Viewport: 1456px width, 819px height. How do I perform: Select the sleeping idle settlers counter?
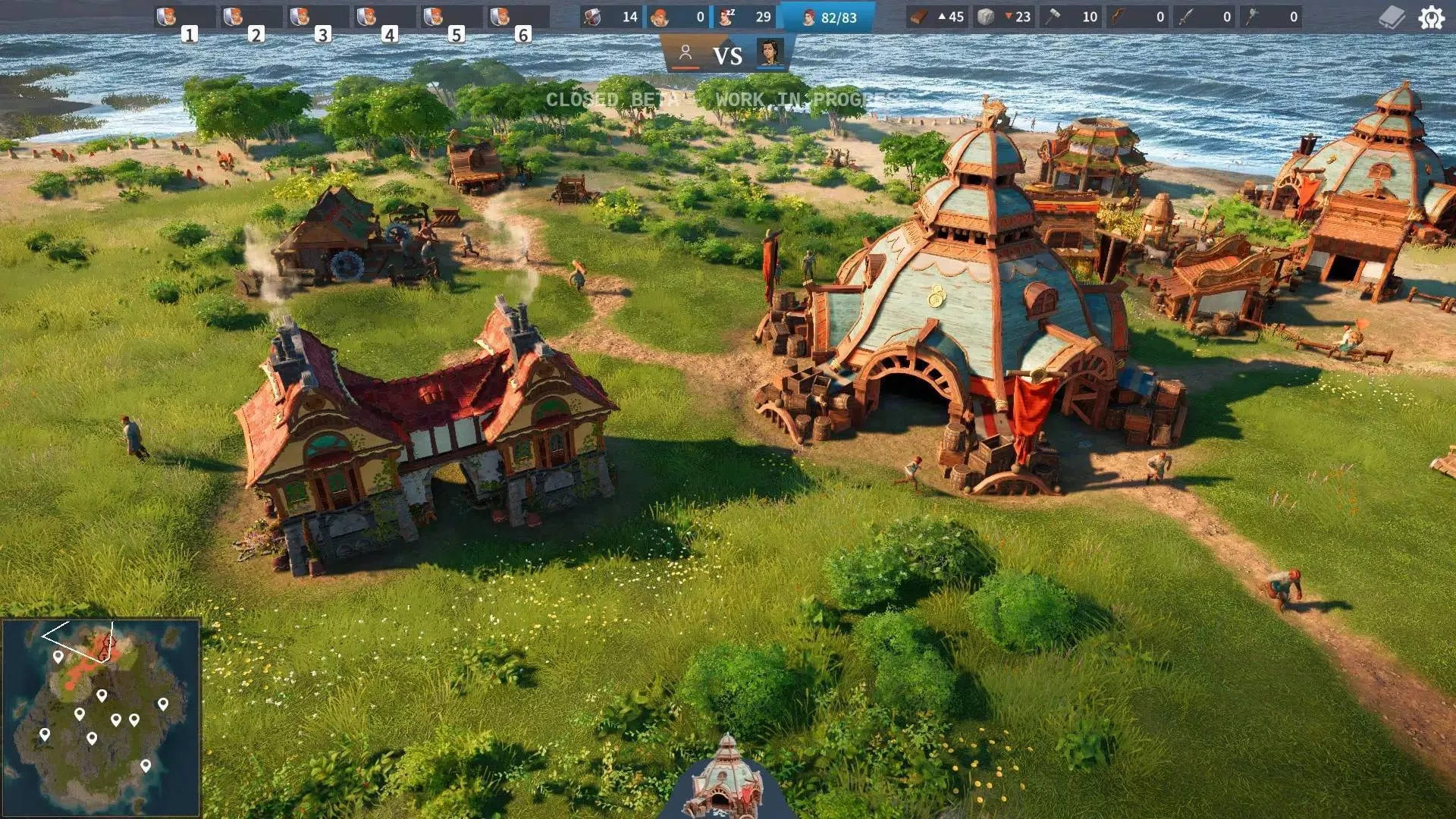coord(746,17)
